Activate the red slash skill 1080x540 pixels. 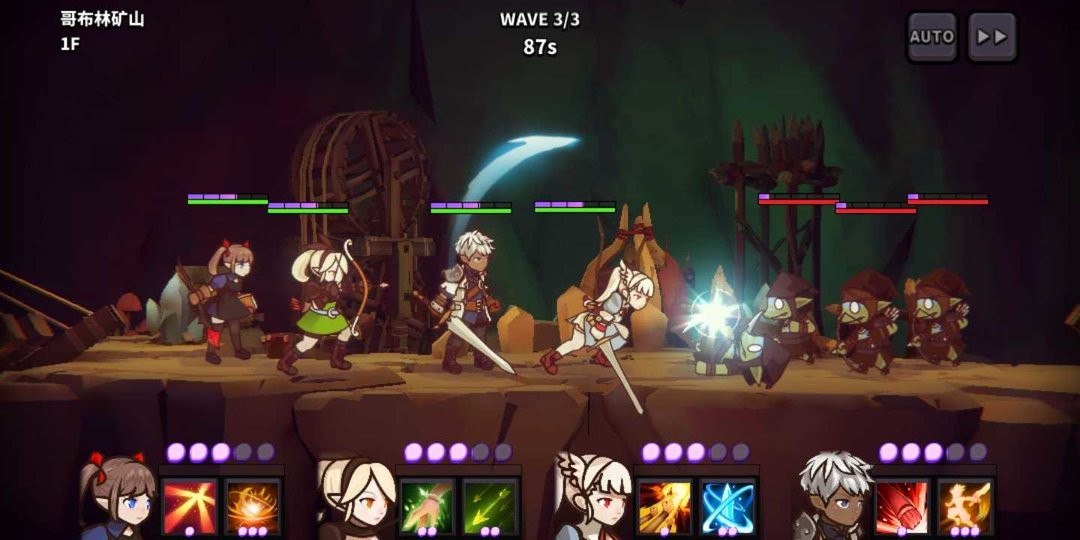tap(190, 506)
